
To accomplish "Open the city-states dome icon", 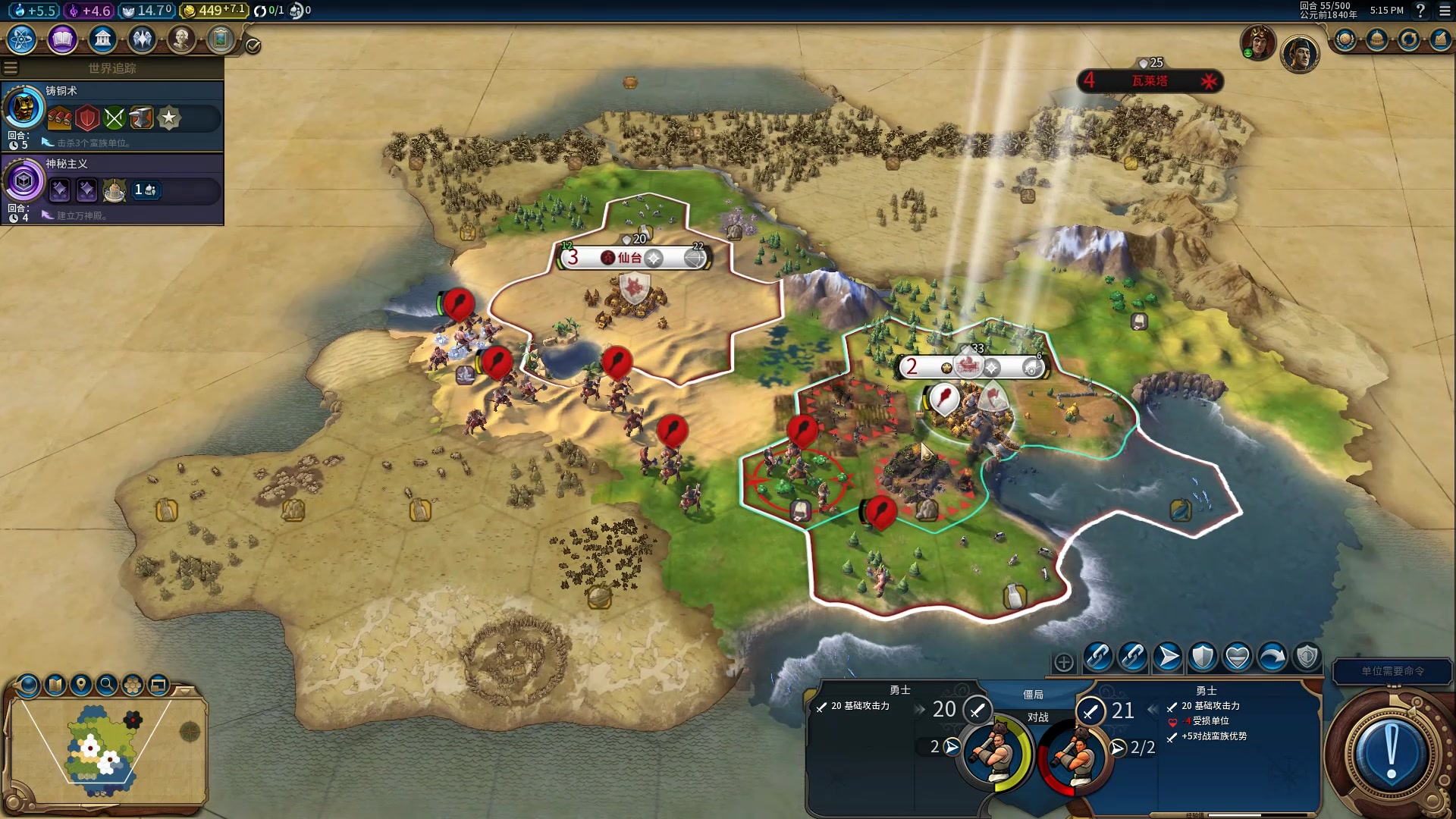I will click(1377, 39).
